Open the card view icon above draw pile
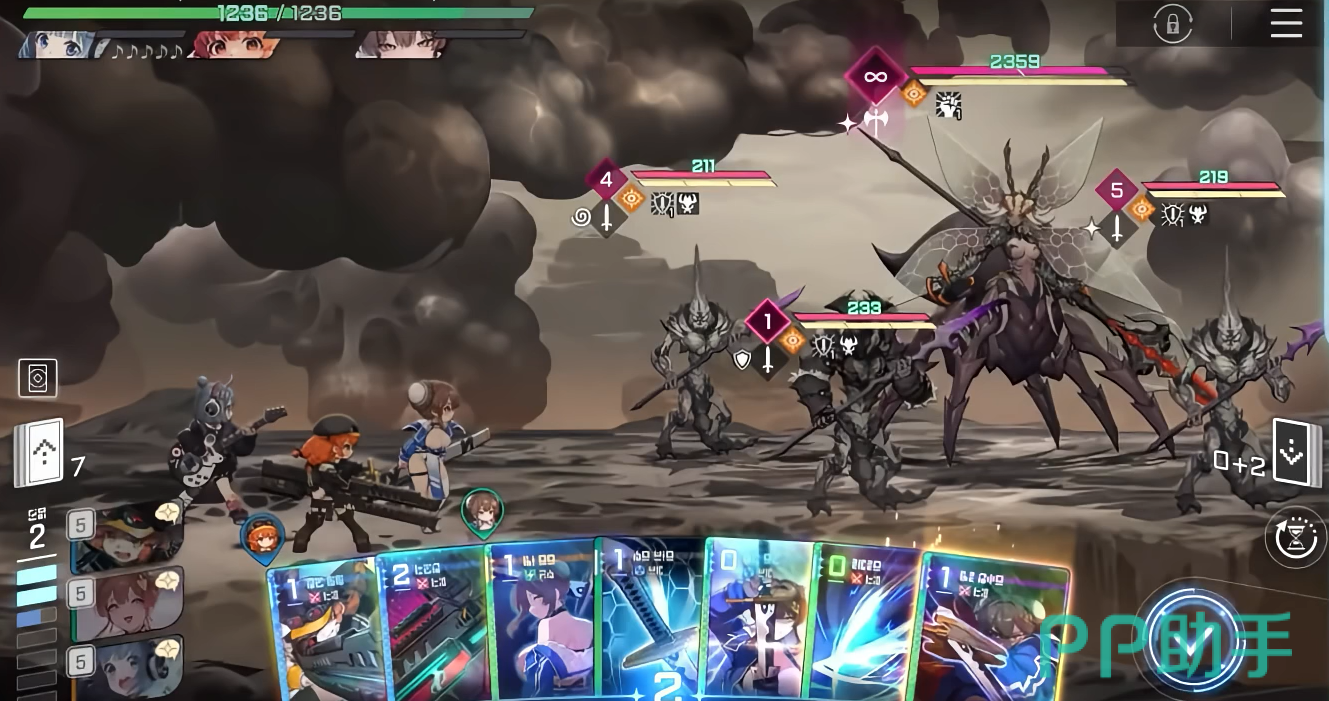Viewport: 1329px width, 701px height. click(x=38, y=378)
